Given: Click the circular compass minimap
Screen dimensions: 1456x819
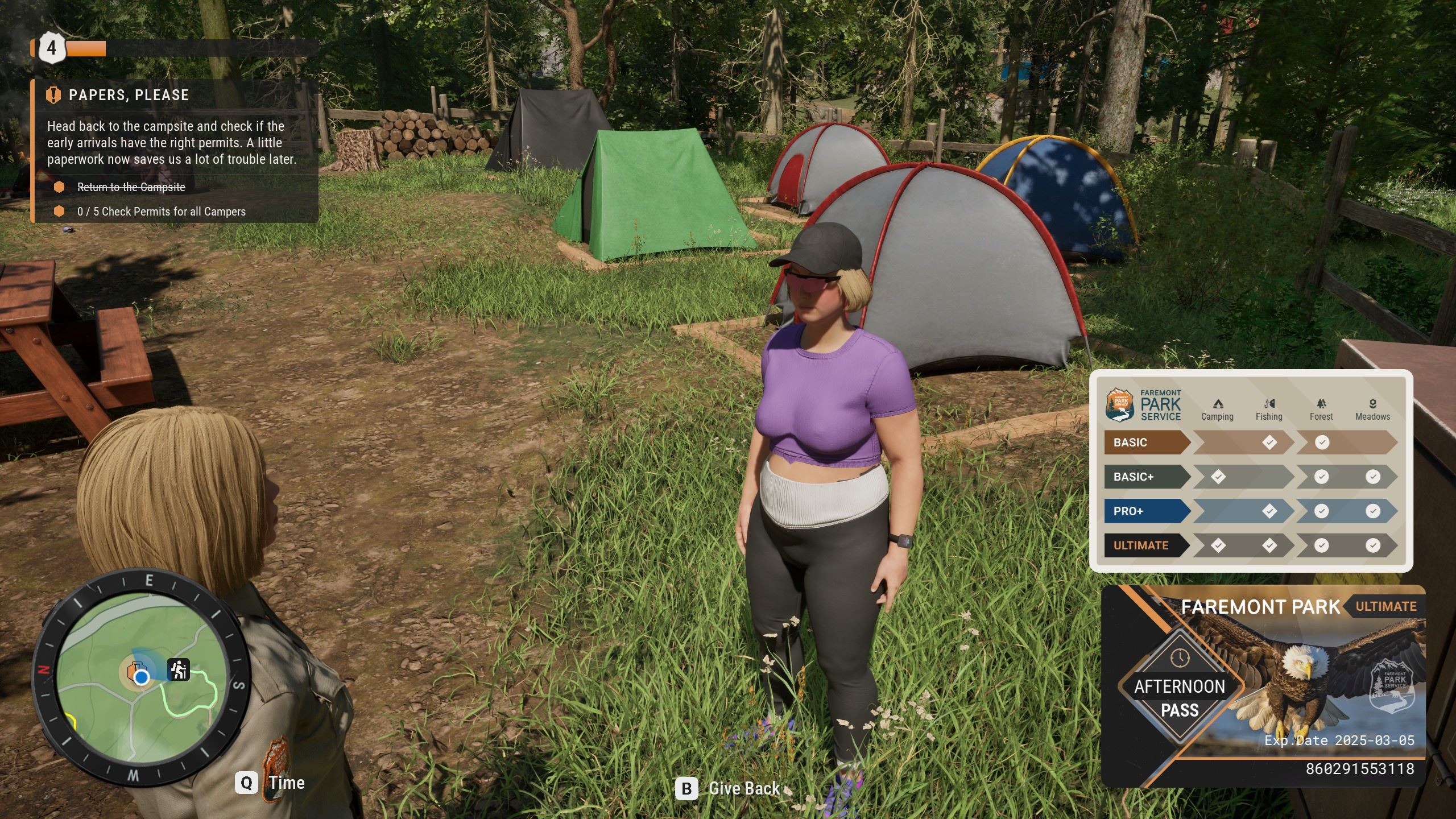Looking at the screenshot, I should (x=140, y=676).
